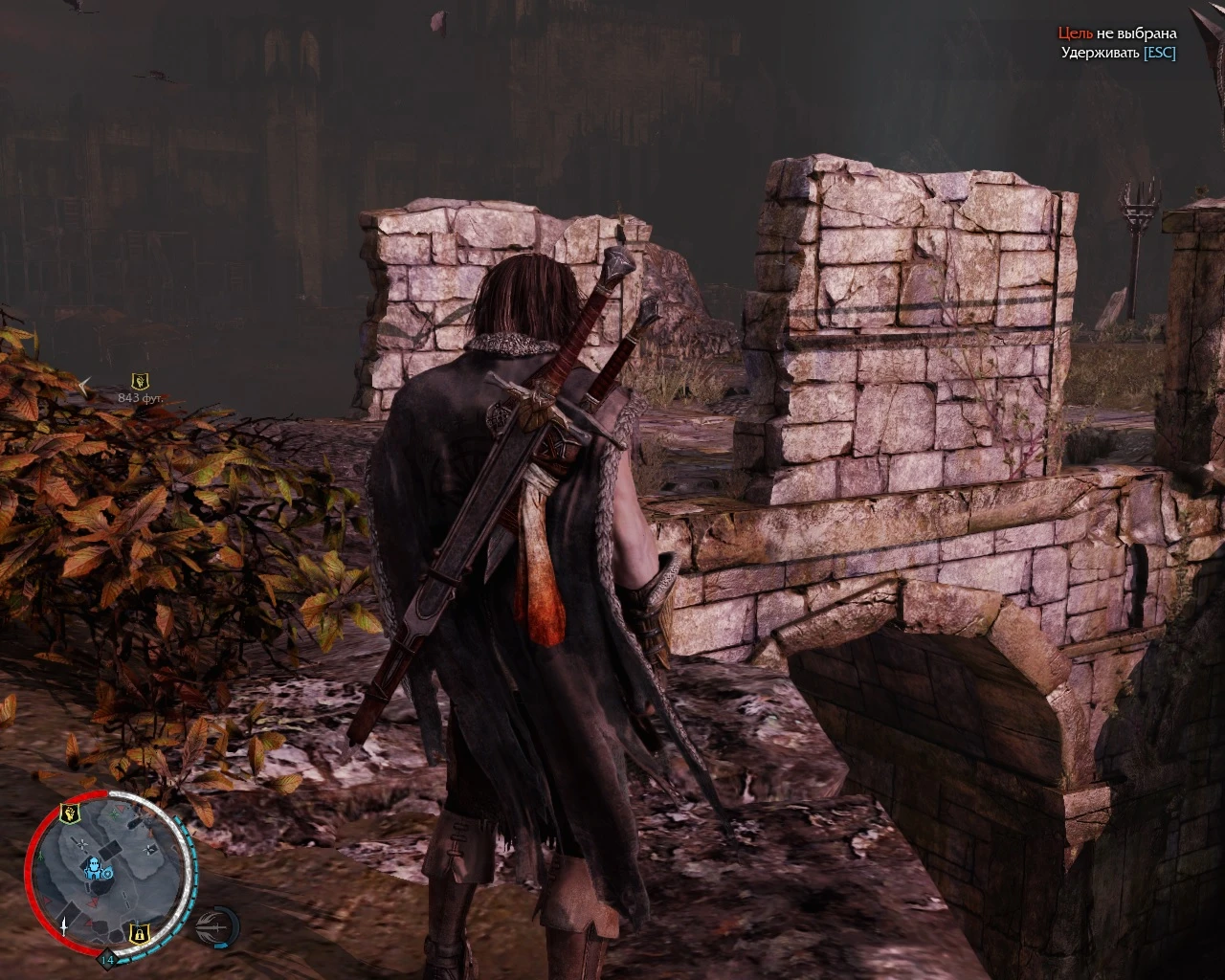
Task: Click the red Цель label
Action: (x=1077, y=32)
